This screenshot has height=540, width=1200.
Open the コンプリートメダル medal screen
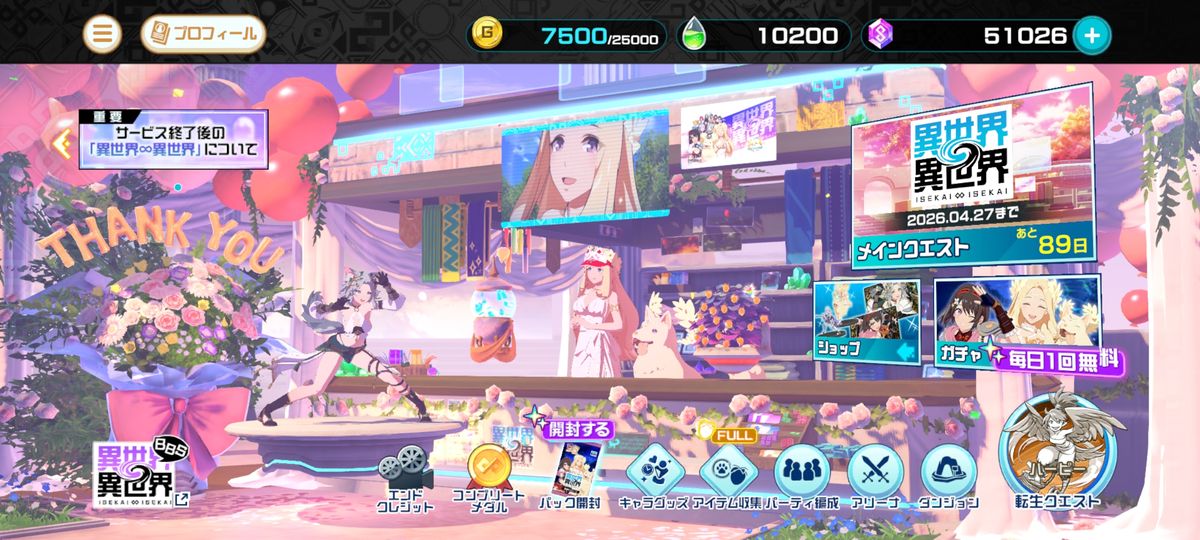[x=487, y=475]
